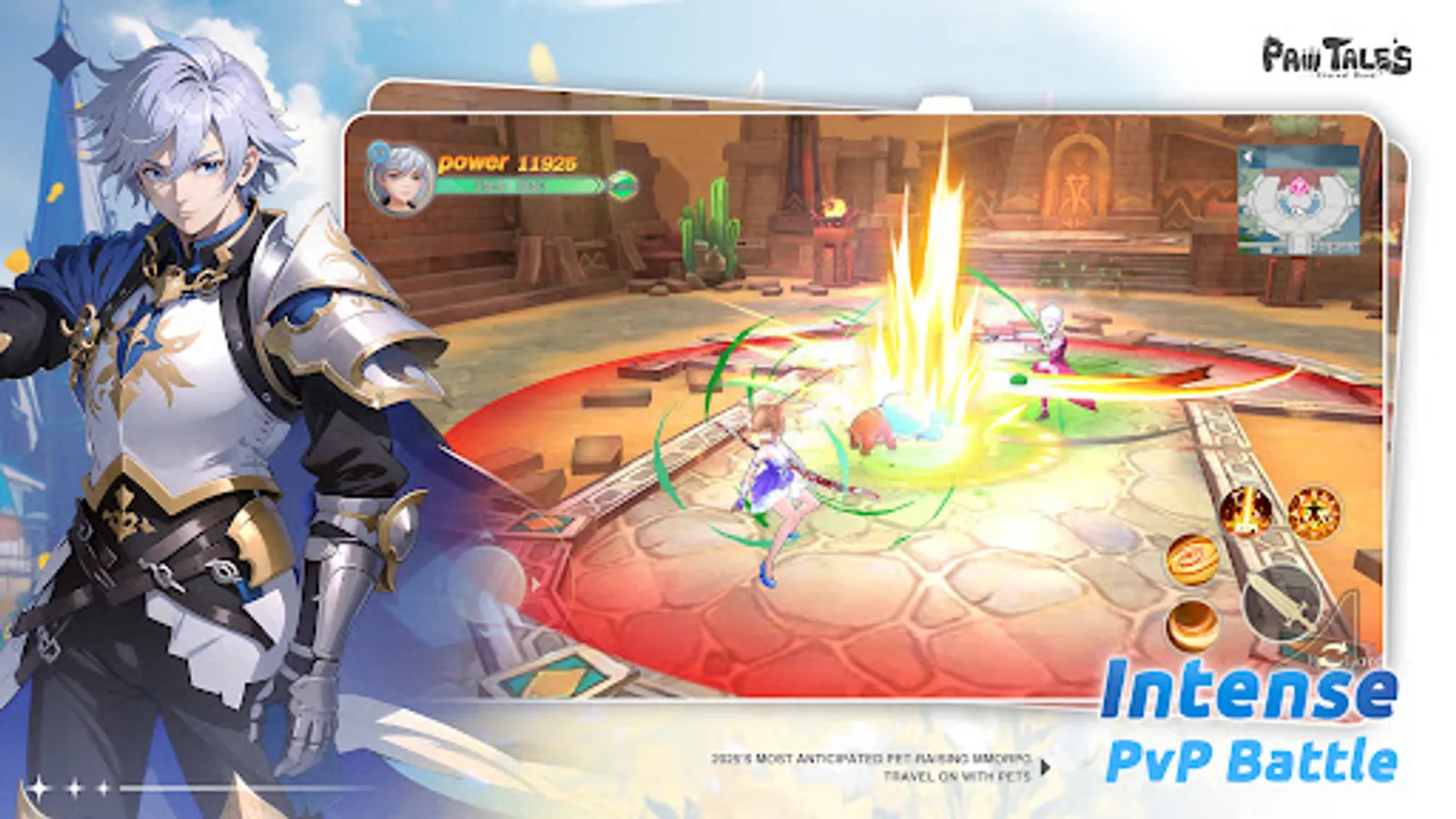Click the double chevron at the HP bar's tip

(x=599, y=184)
